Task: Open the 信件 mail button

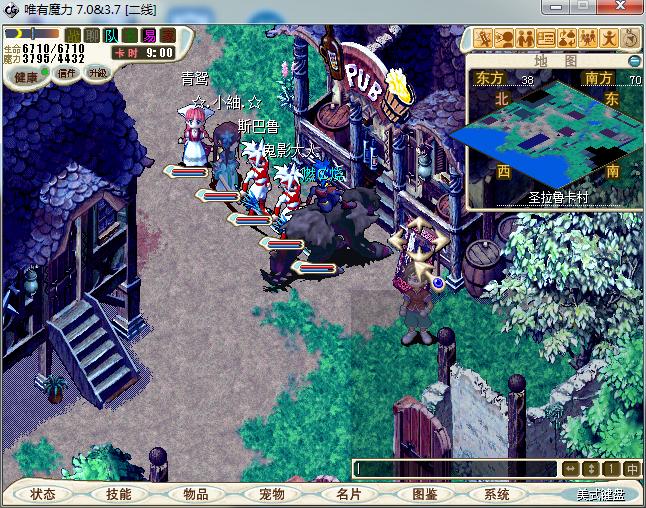Action: pyautogui.click(x=68, y=73)
